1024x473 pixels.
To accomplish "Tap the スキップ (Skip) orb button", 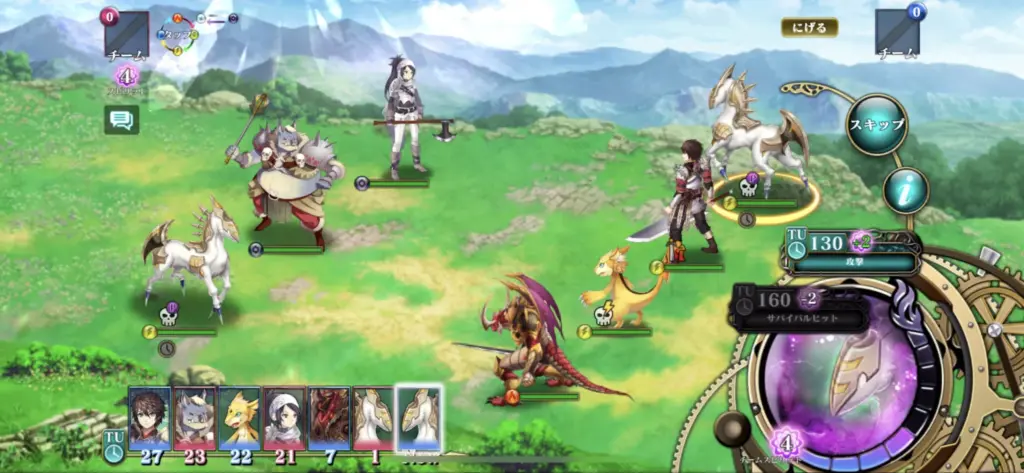I will pyautogui.click(x=877, y=125).
